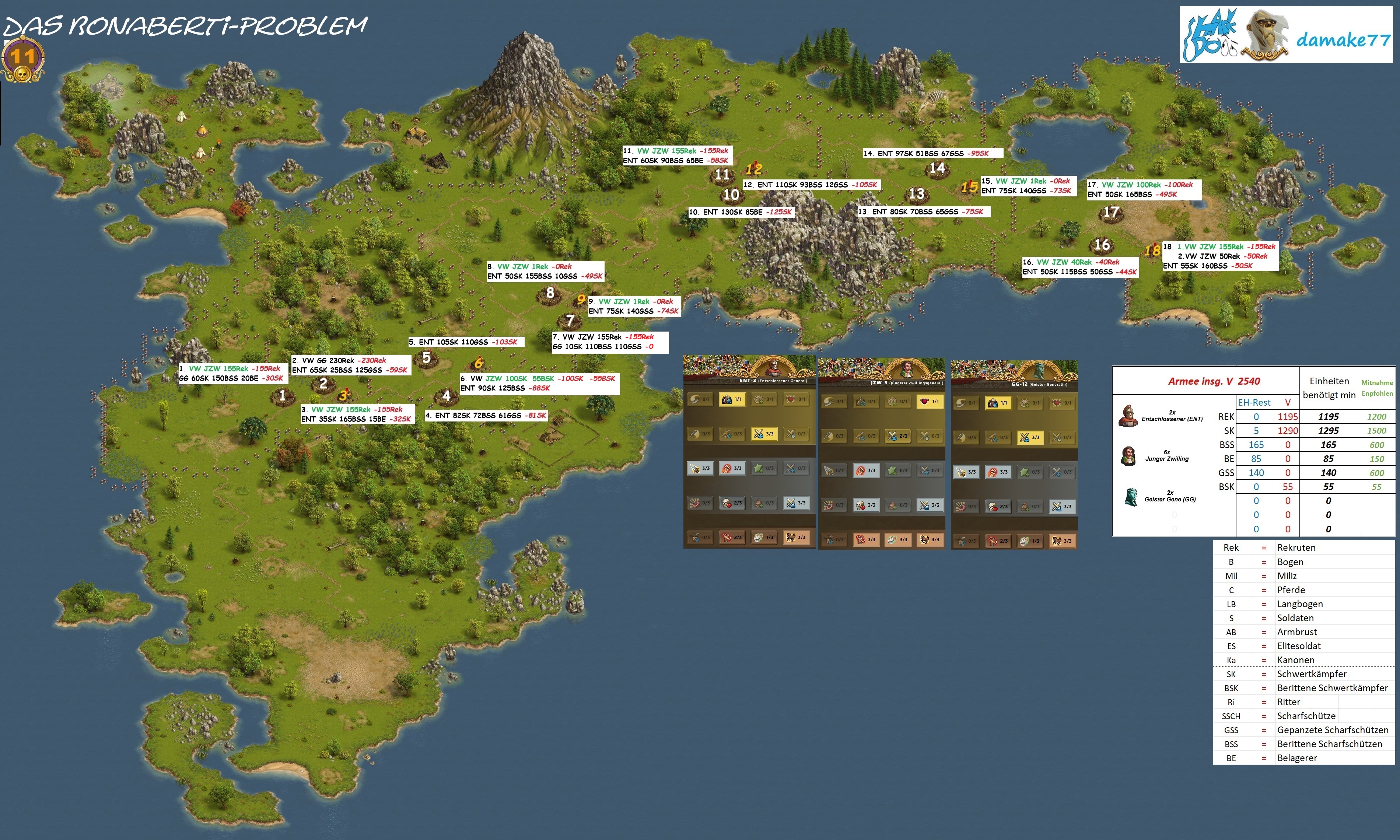The height and width of the screenshot is (840, 1400).
Task: Select the red heart skill in JZW-3 panel
Action: click(x=929, y=401)
